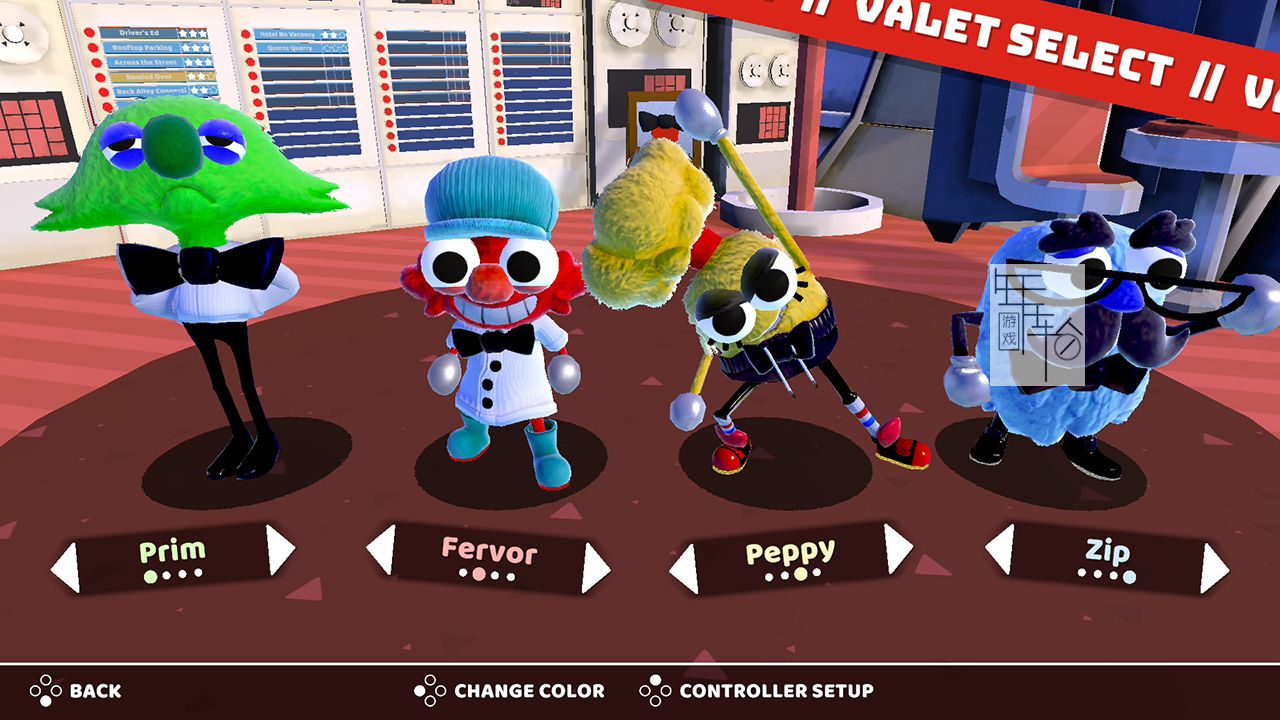Viewport: 1280px width, 720px height.
Task: Select the Fervor name plate
Action: pos(488,559)
